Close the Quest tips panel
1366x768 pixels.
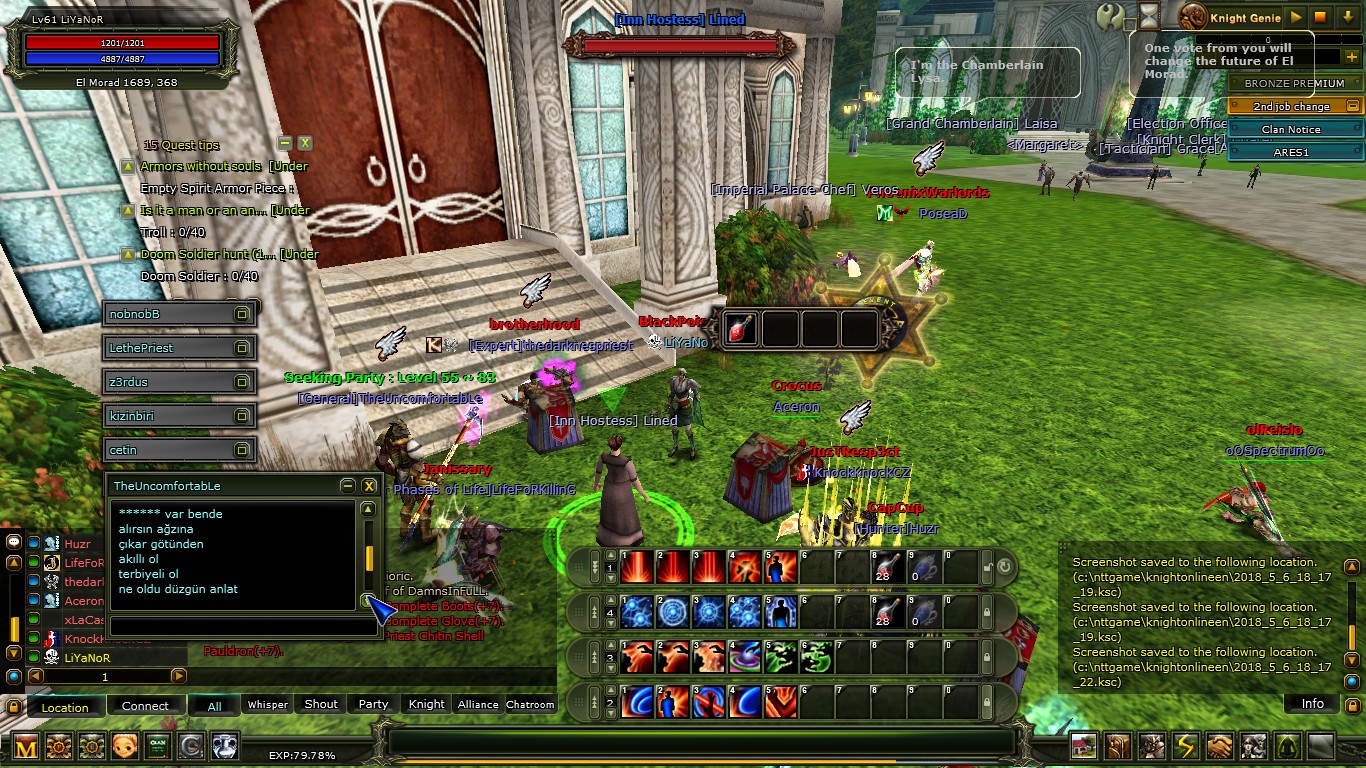(x=305, y=144)
